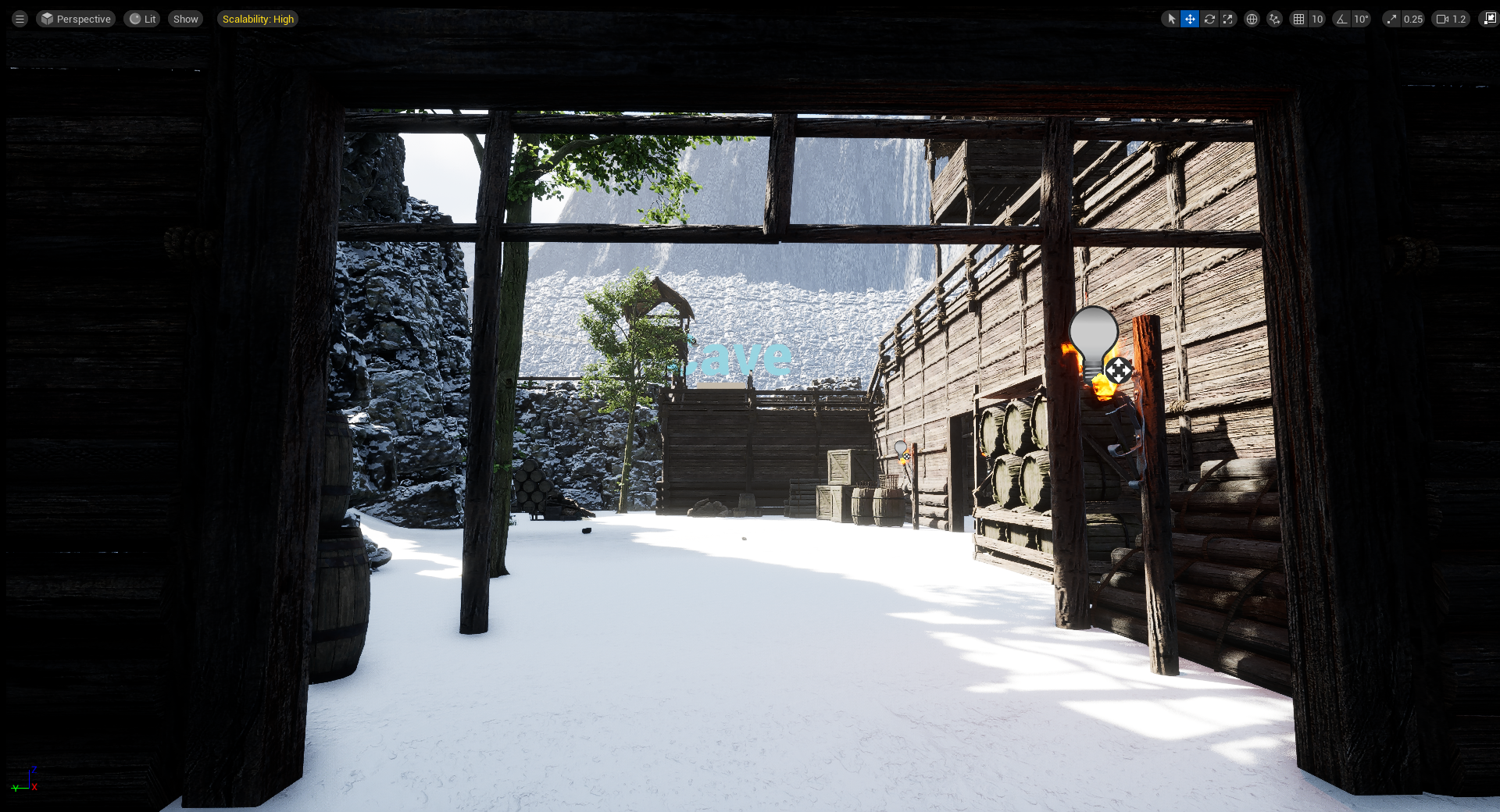Screen dimensions: 1500x812
Task: Switch to the scale tool
Action: coord(1228,19)
